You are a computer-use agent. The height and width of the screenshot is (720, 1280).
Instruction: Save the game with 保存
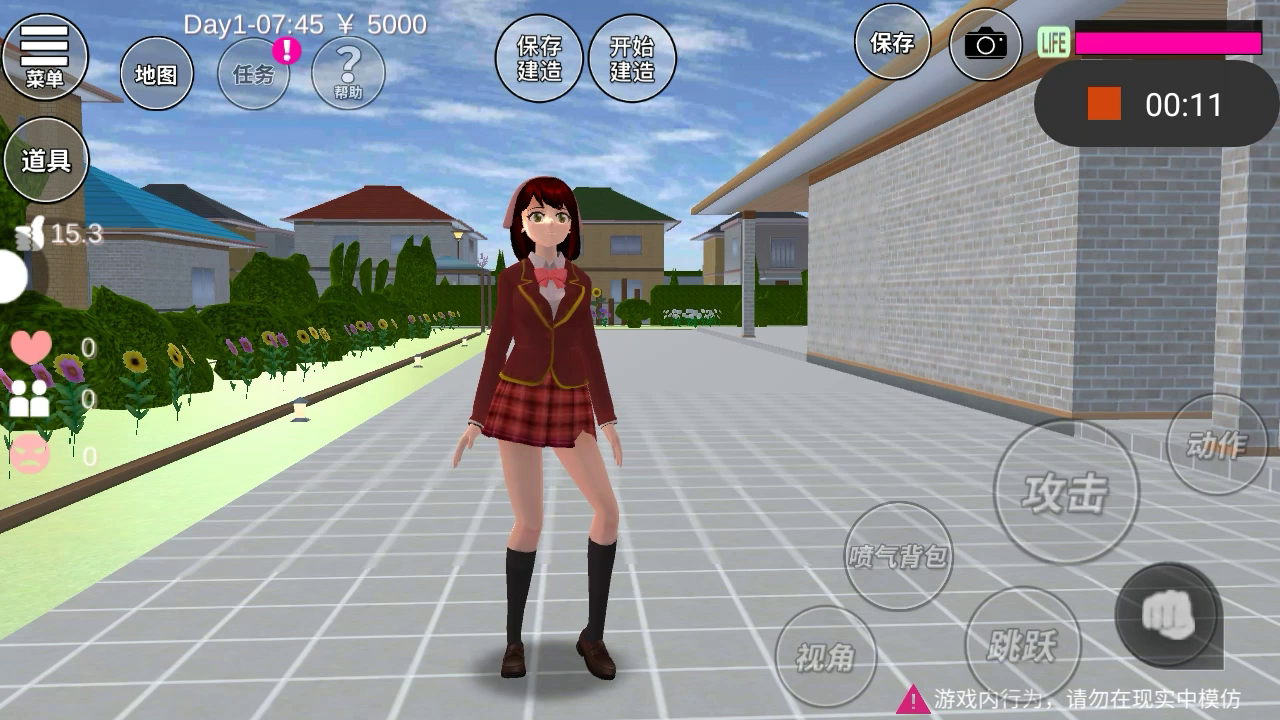(x=892, y=42)
